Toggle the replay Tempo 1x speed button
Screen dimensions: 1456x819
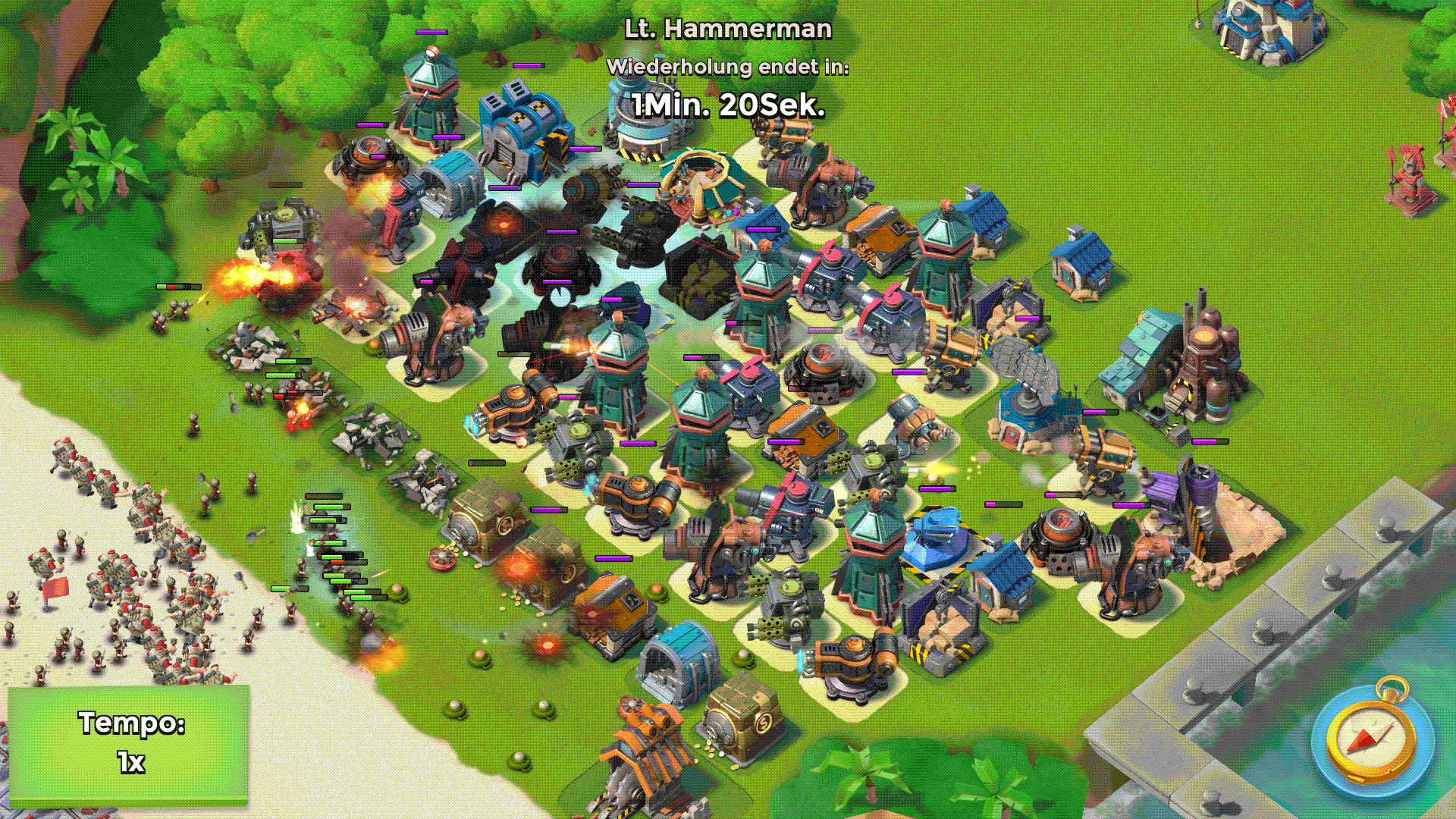click(x=129, y=743)
